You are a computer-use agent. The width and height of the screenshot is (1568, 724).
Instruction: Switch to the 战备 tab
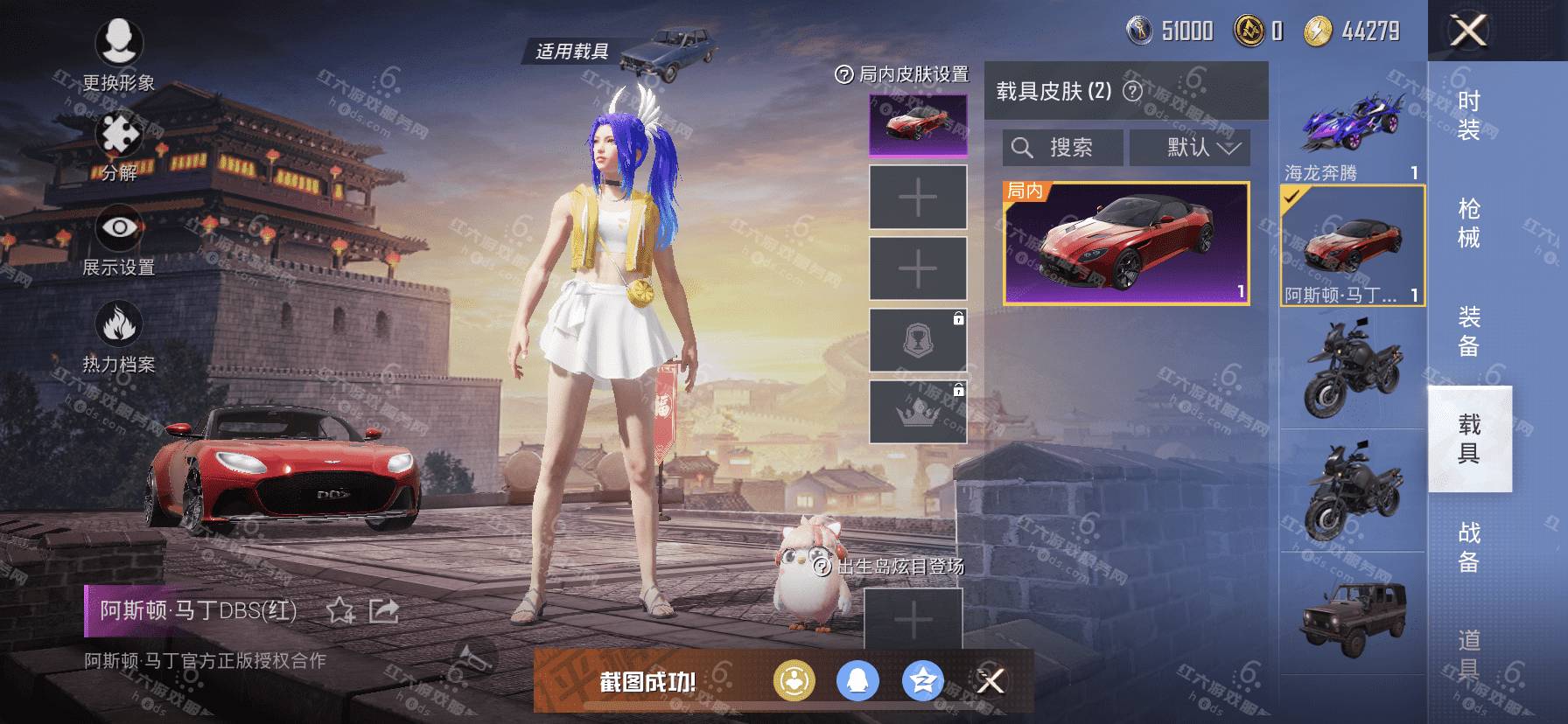1468,546
